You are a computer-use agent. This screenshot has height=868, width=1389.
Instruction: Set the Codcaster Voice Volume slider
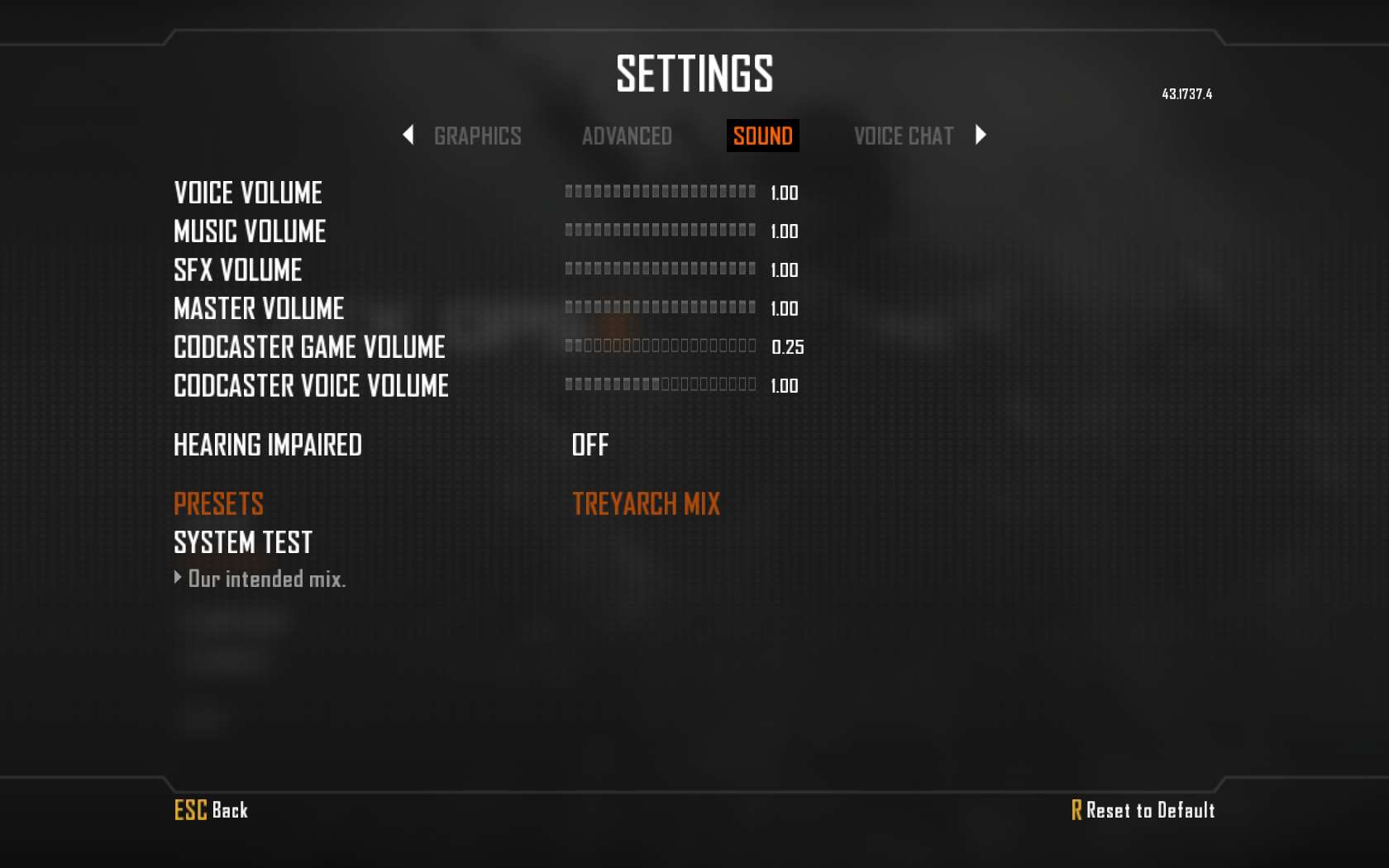(660, 384)
